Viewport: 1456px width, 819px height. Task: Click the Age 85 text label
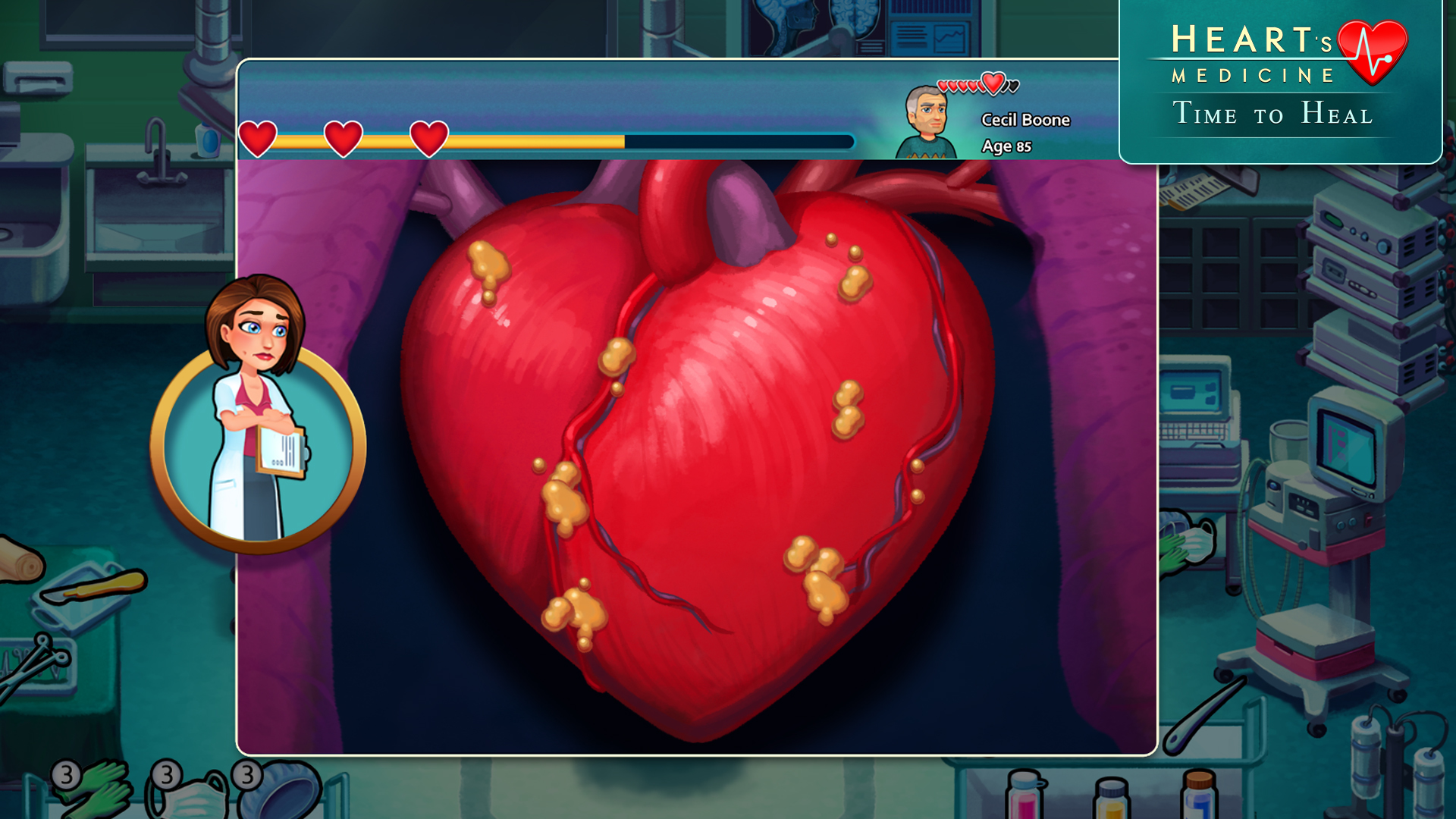click(x=1006, y=144)
